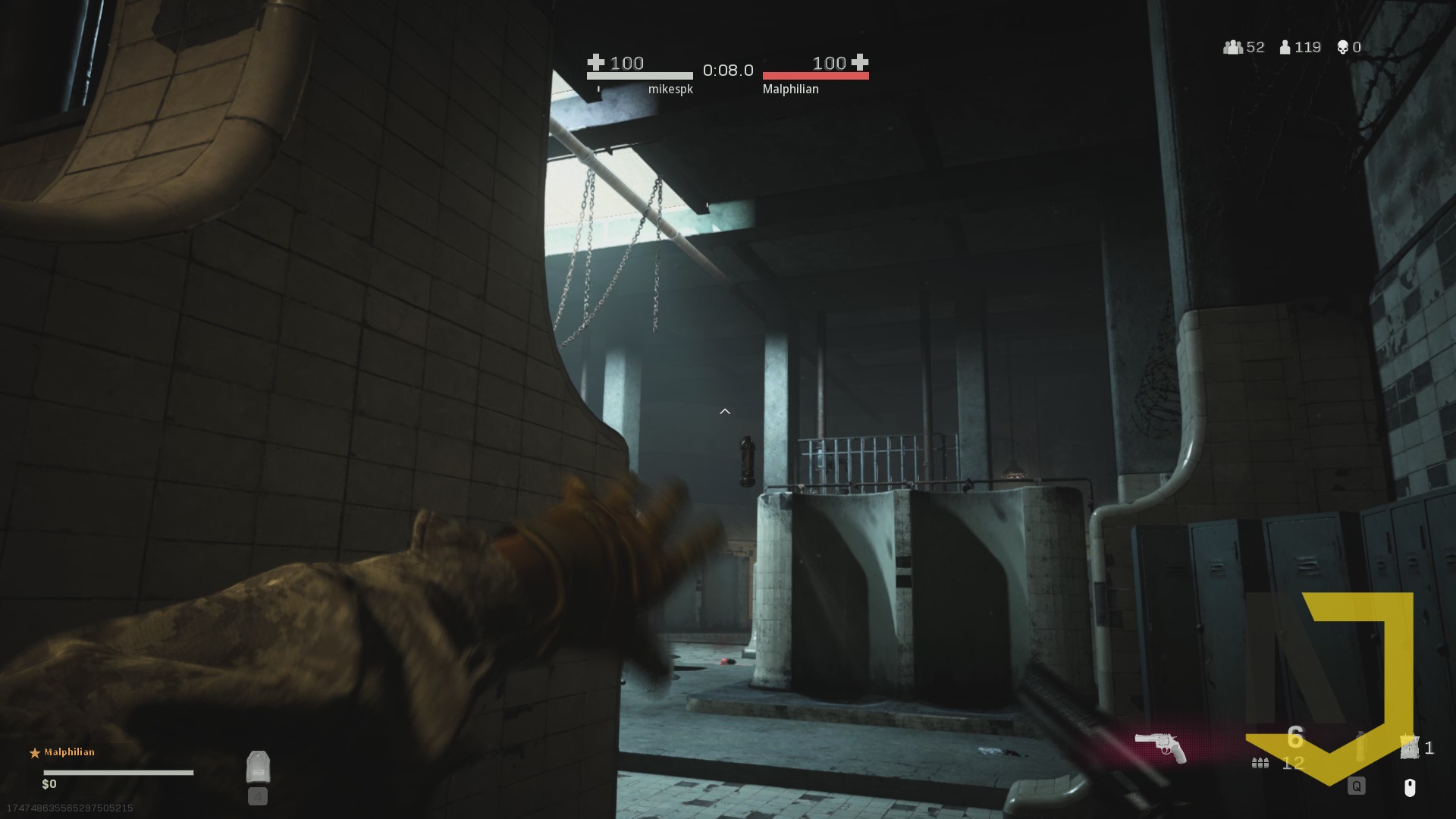
Task: Click mikespk's green health cross toggle
Action: [596, 64]
